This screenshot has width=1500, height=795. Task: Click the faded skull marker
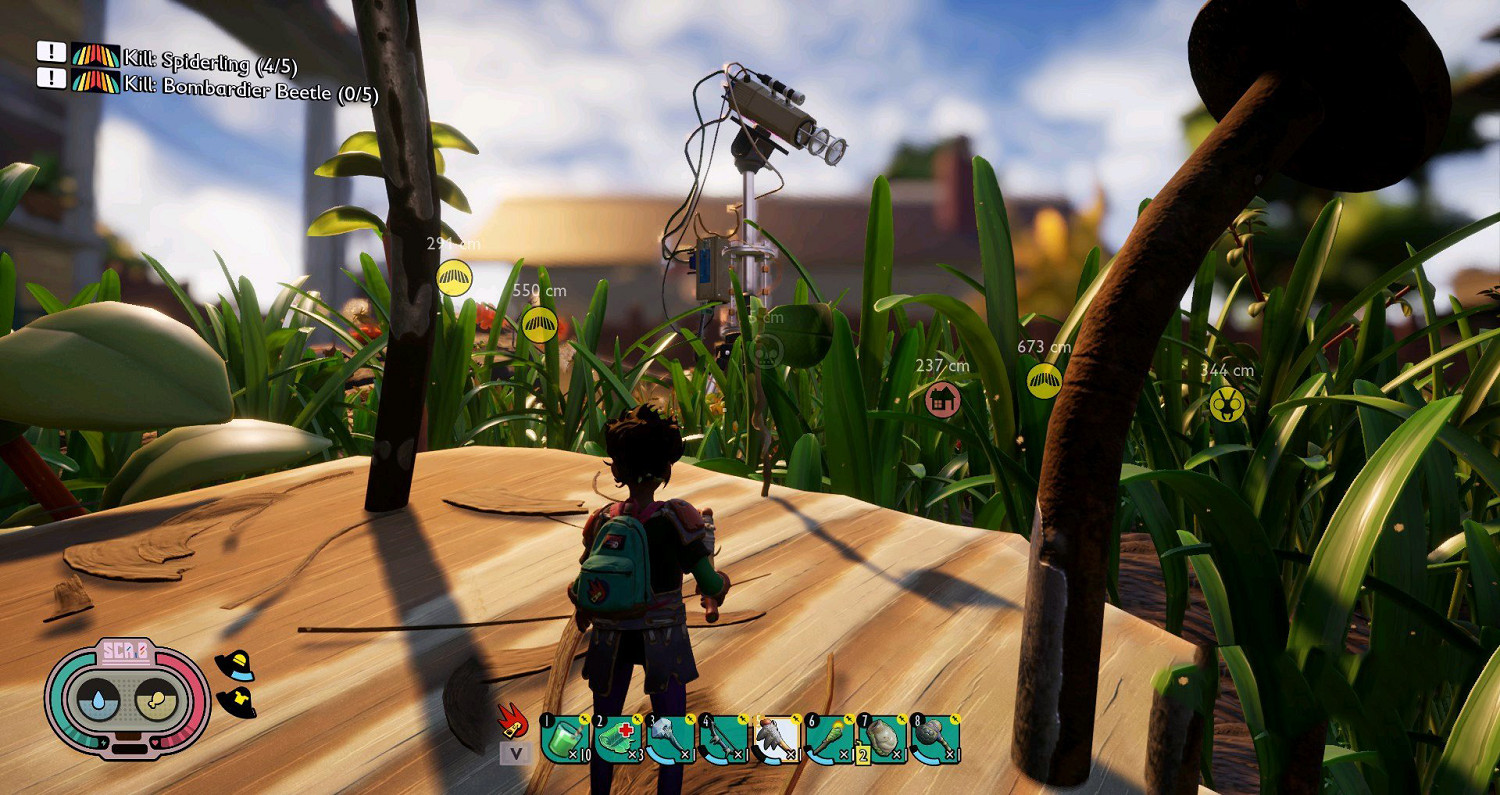[766, 351]
